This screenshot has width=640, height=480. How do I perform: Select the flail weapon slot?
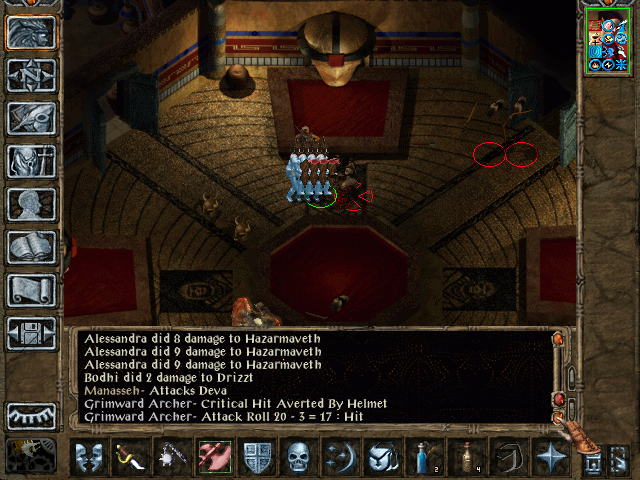pos(173,457)
